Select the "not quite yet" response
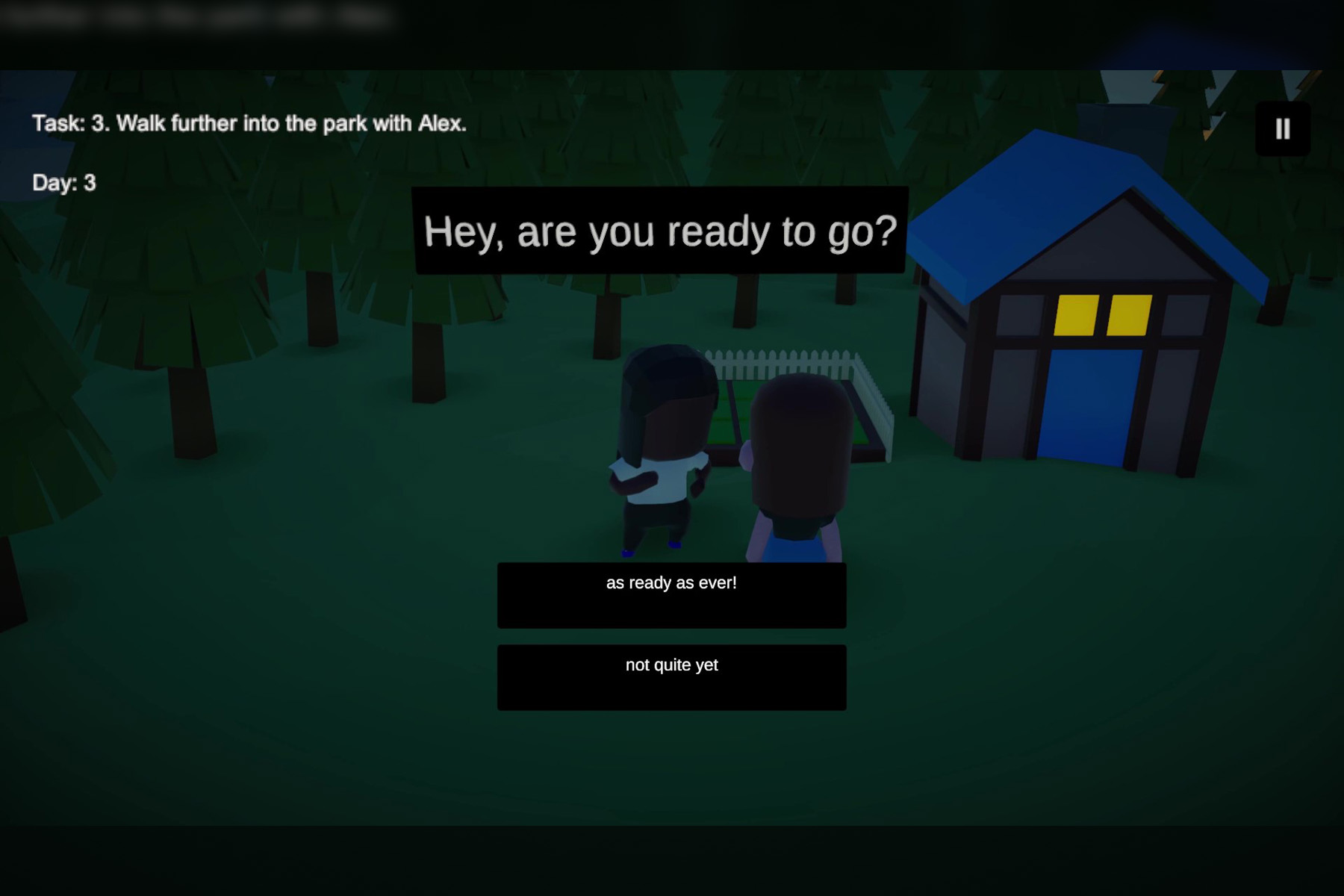Screen dimensions: 1344x896 point(671,676)
